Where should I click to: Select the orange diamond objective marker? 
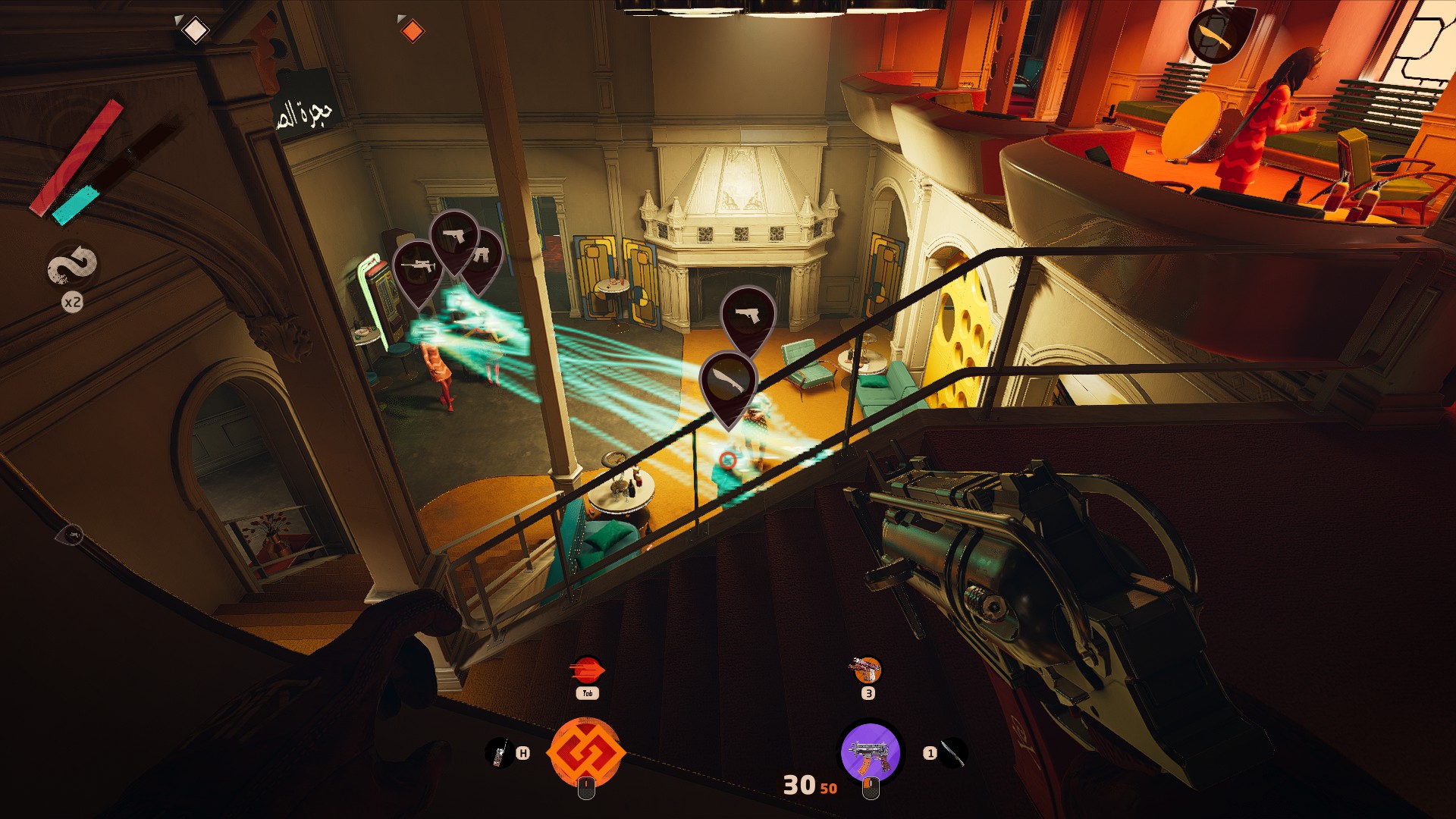[x=412, y=31]
